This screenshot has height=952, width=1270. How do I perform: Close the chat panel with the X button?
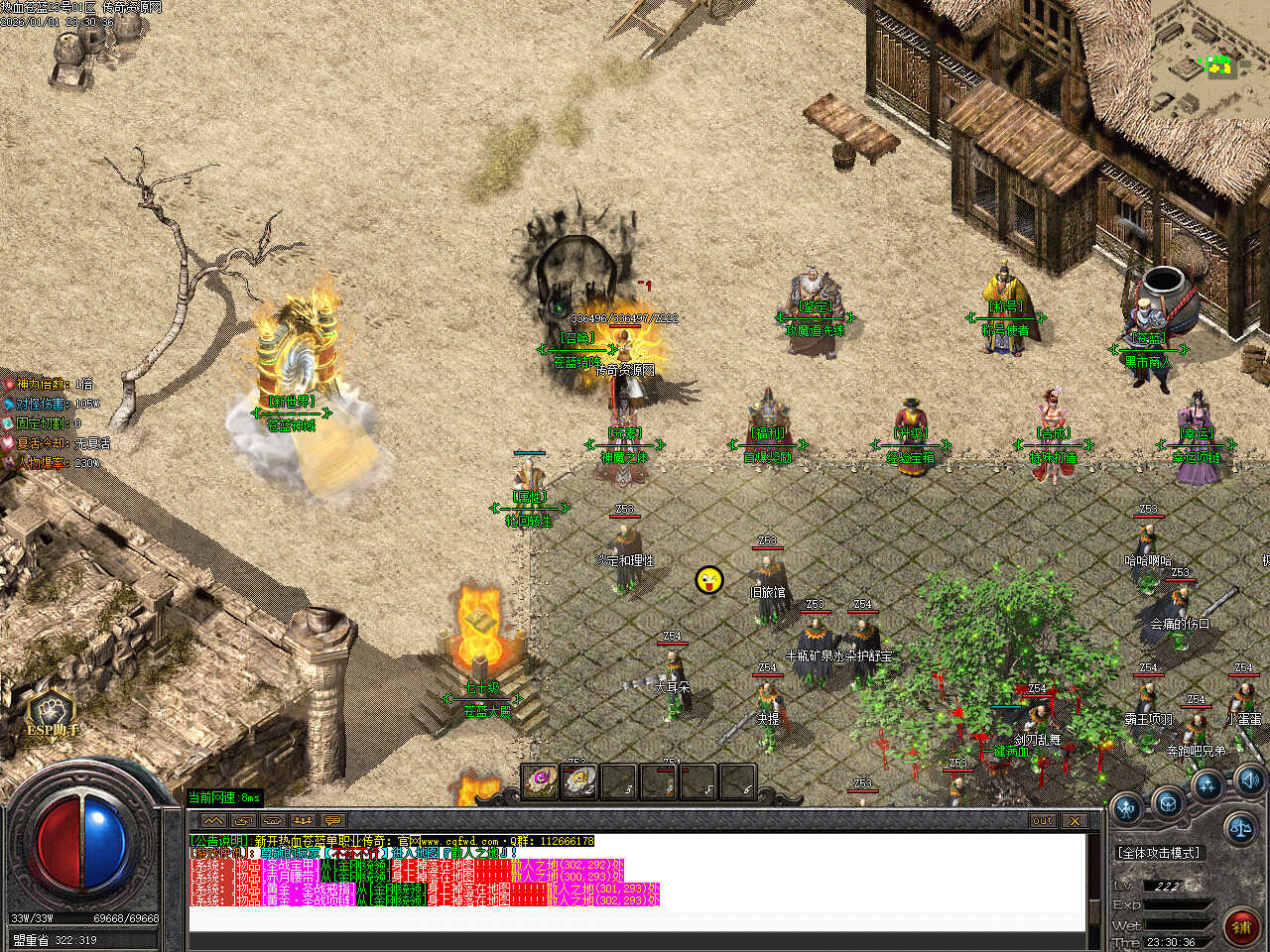pyautogui.click(x=1075, y=821)
